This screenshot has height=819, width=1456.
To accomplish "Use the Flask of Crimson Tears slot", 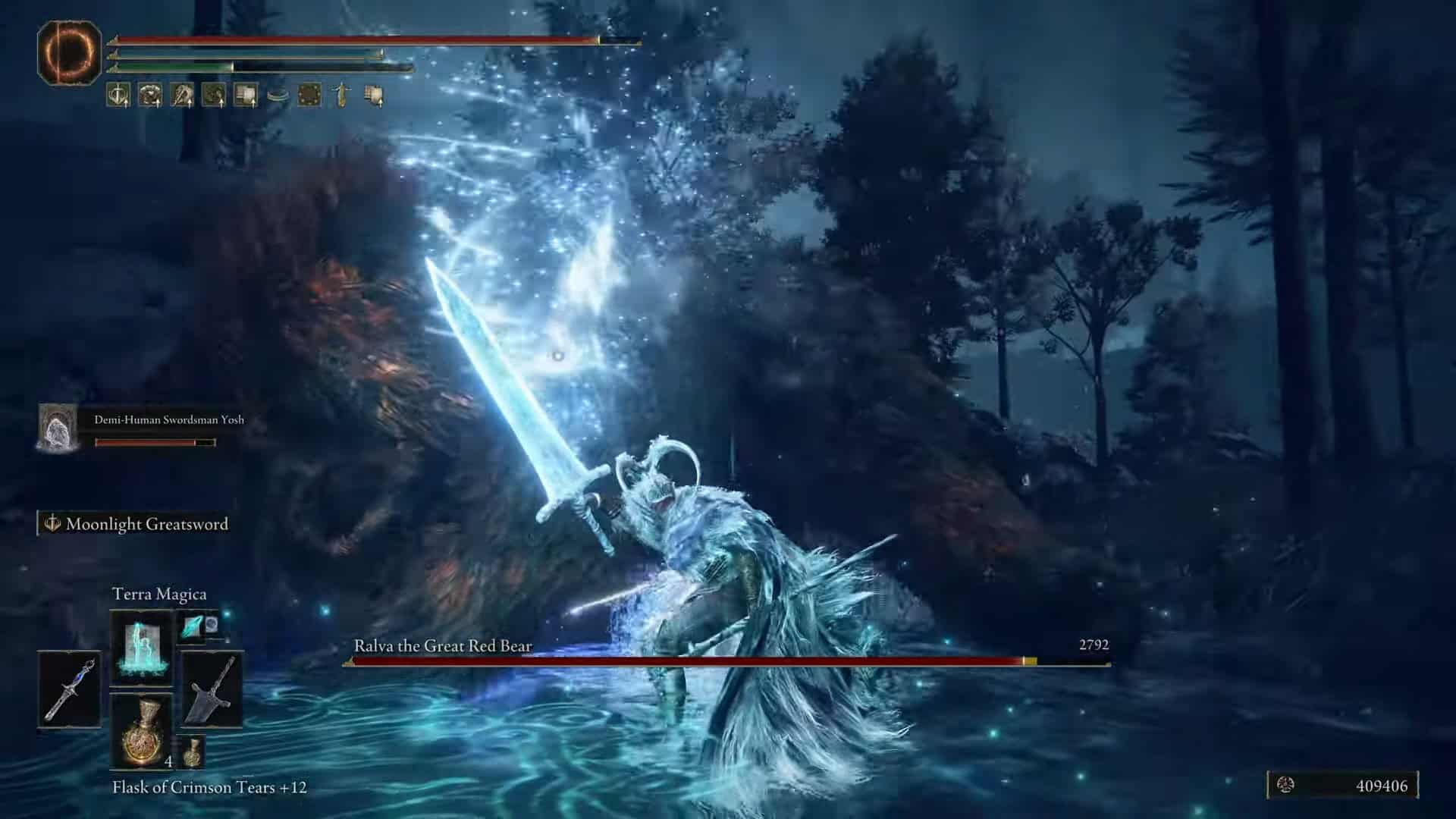I will tap(142, 730).
